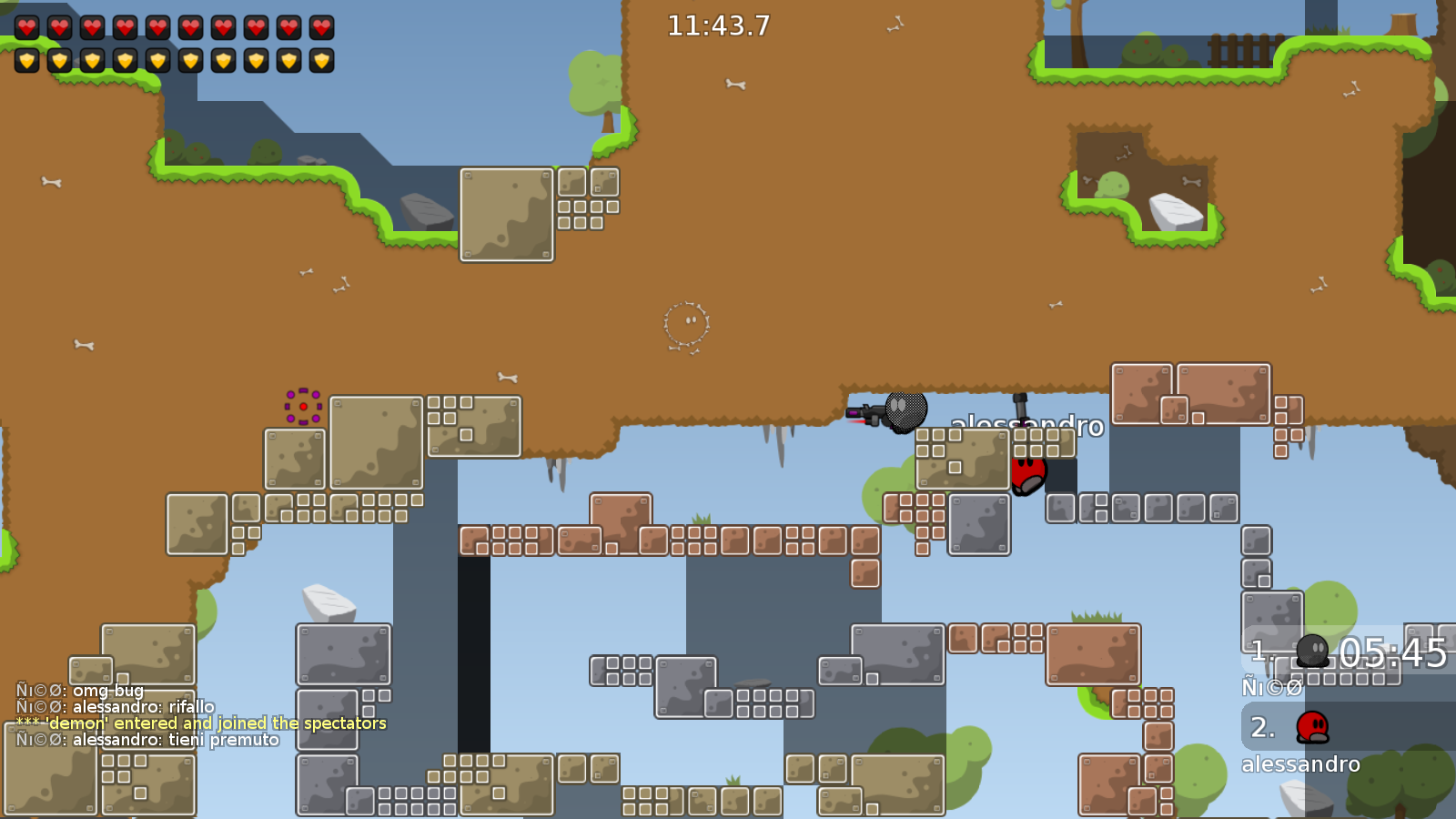Click the first red heart in the health bar

[x=26, y=27]
